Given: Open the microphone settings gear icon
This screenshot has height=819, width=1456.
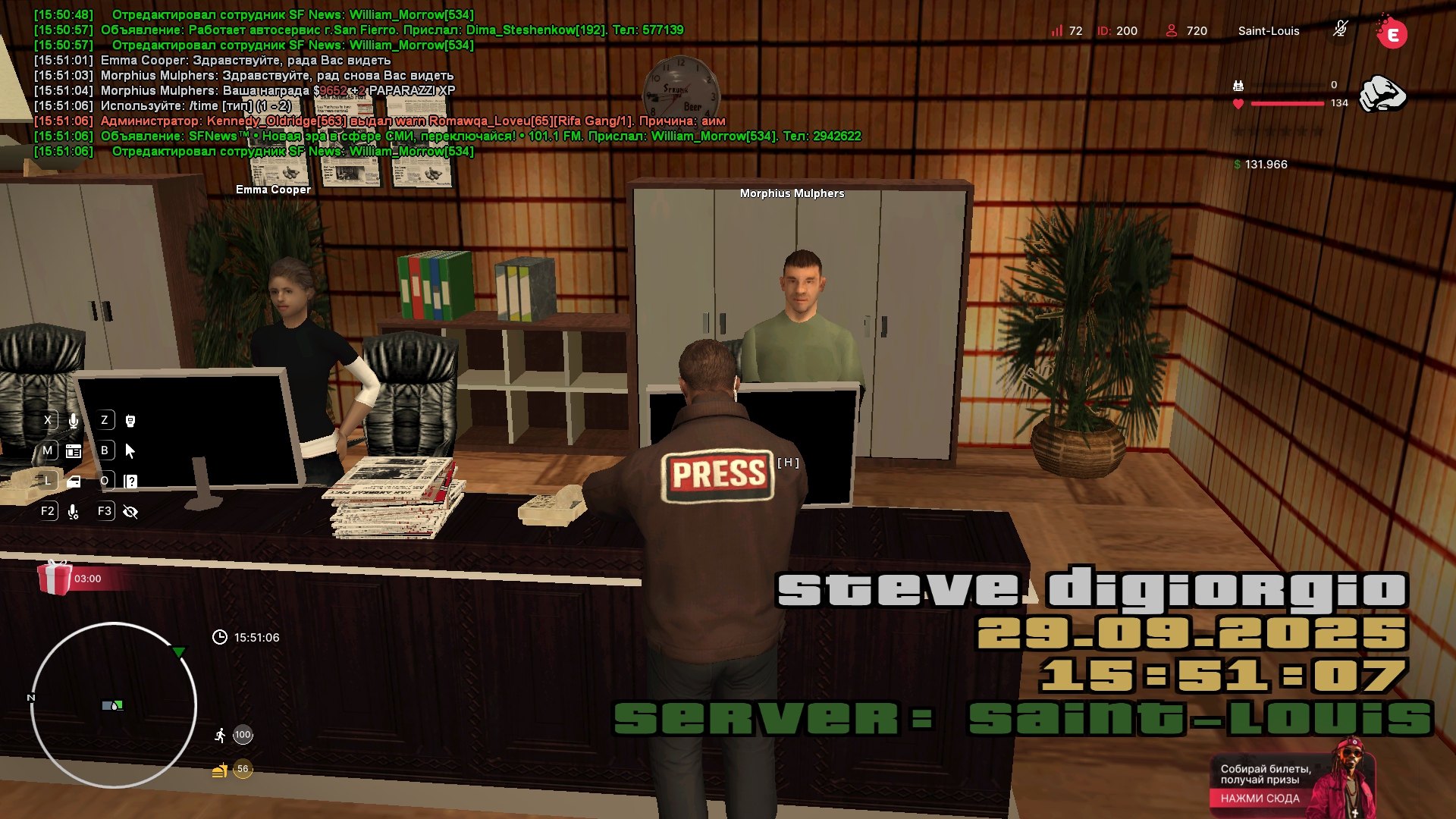Looking at the screenshot, I should (x=74, y=512).
